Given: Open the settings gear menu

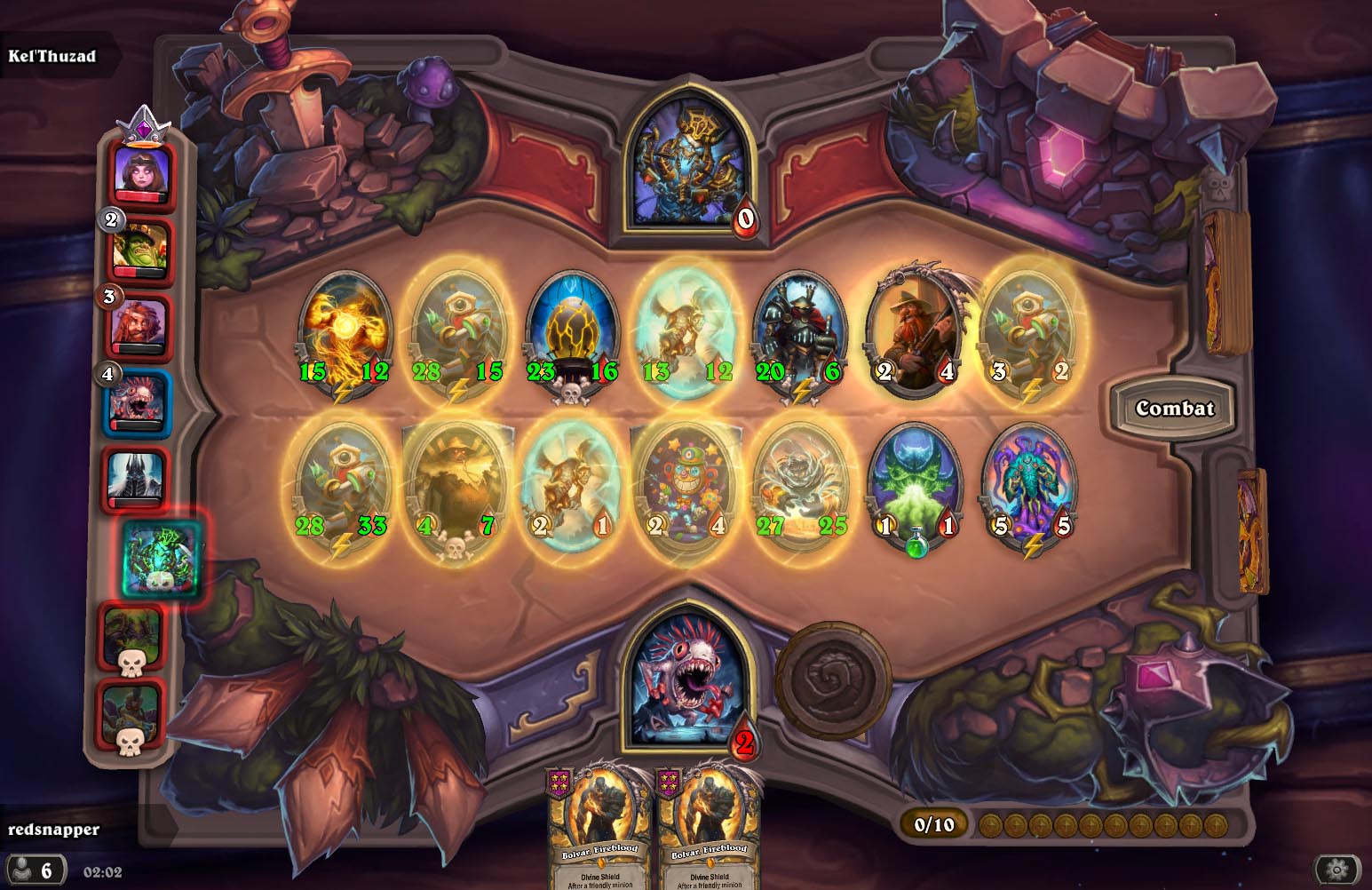Looking at the screenshot, I should [1337, 869].
